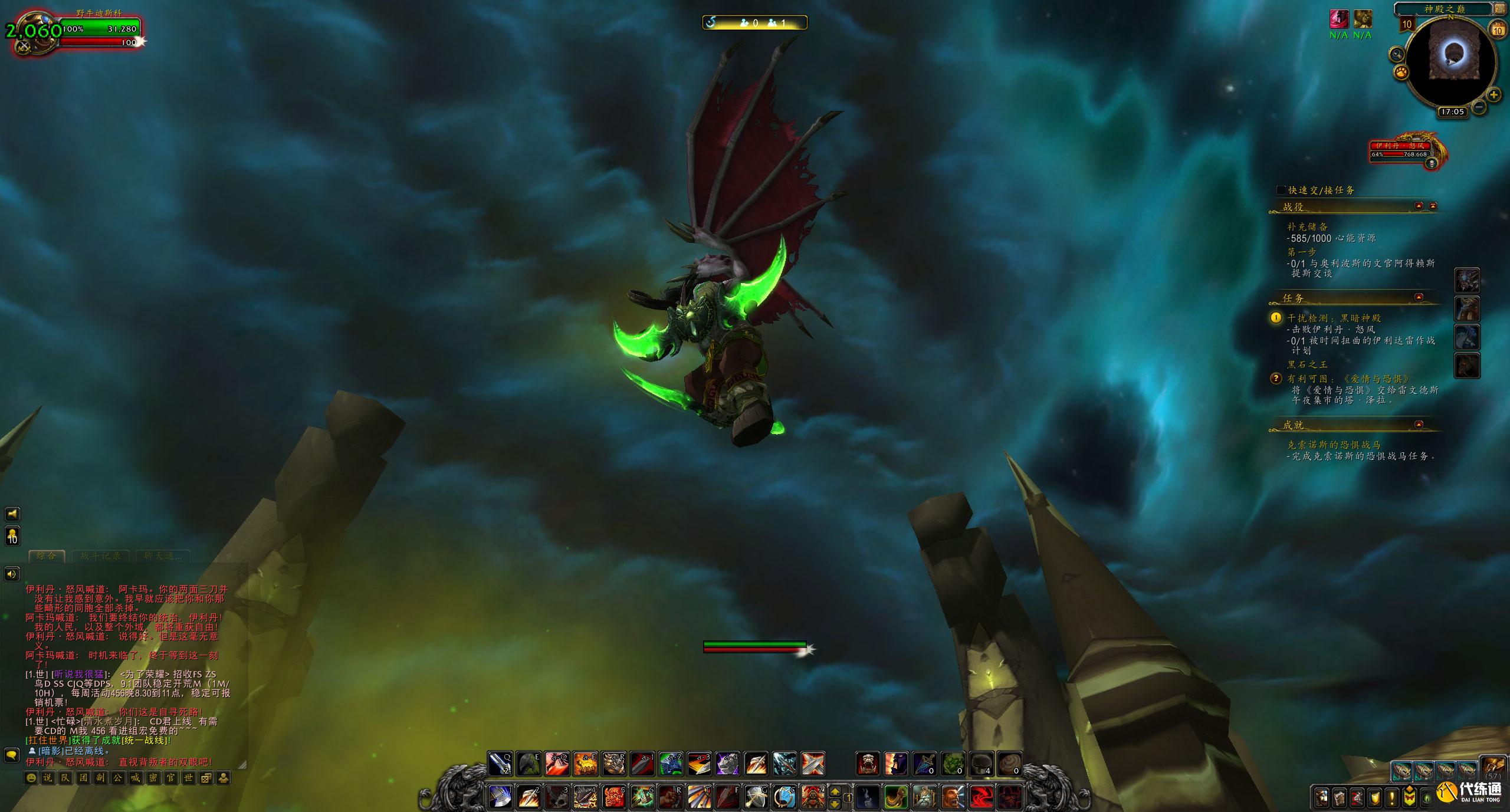This screenshot has height=812, width=1510.
Task: Roll with the dice chat button
Action: [x=206, y=778]
